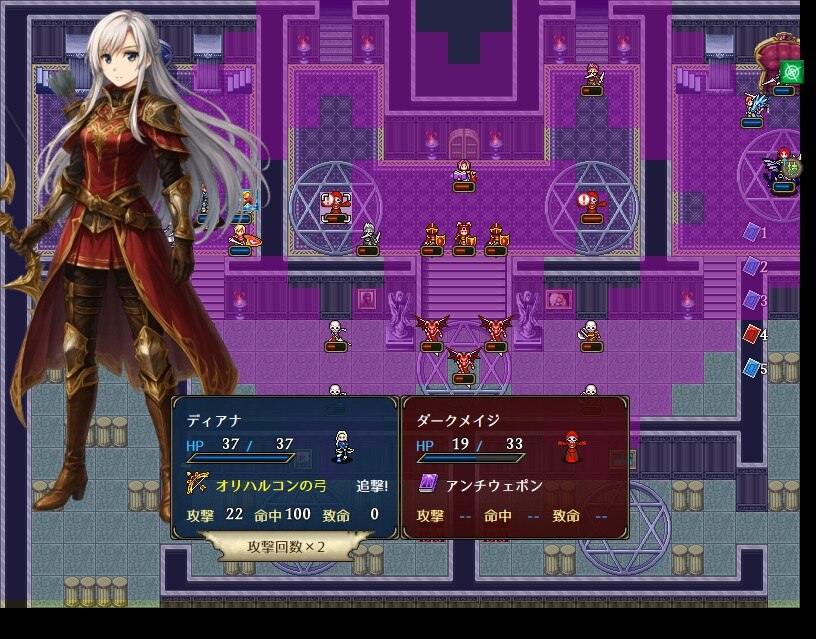Click the ダークメイジ enemy forecast panel
Screen dimensions: 816x639
point(515,467)
